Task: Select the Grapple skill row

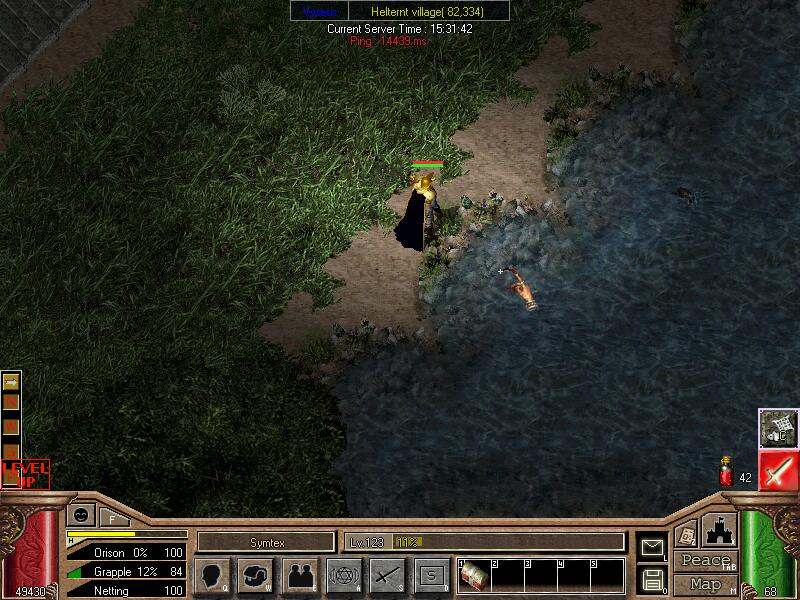Action: (x=126, y=572)
